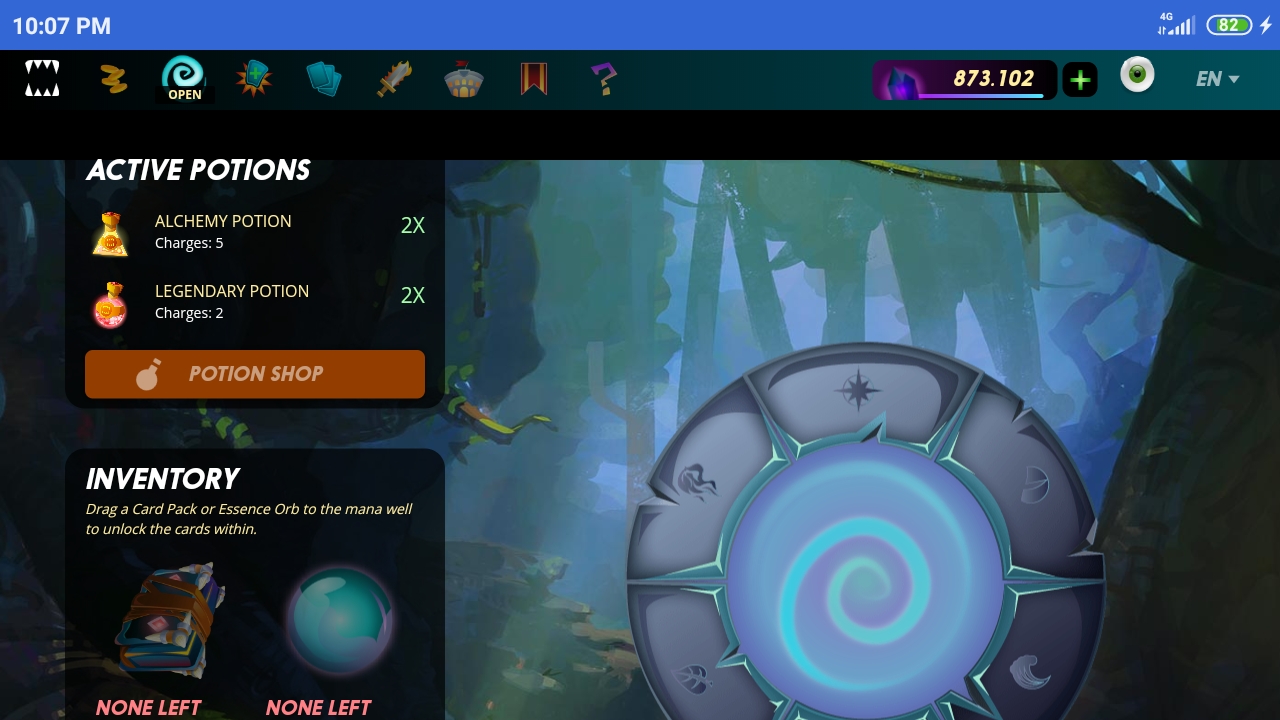The width and height of the screenshot is (1280, 720).
Task: Select the flaming sword battle icon
Action: tap(394, 79)
